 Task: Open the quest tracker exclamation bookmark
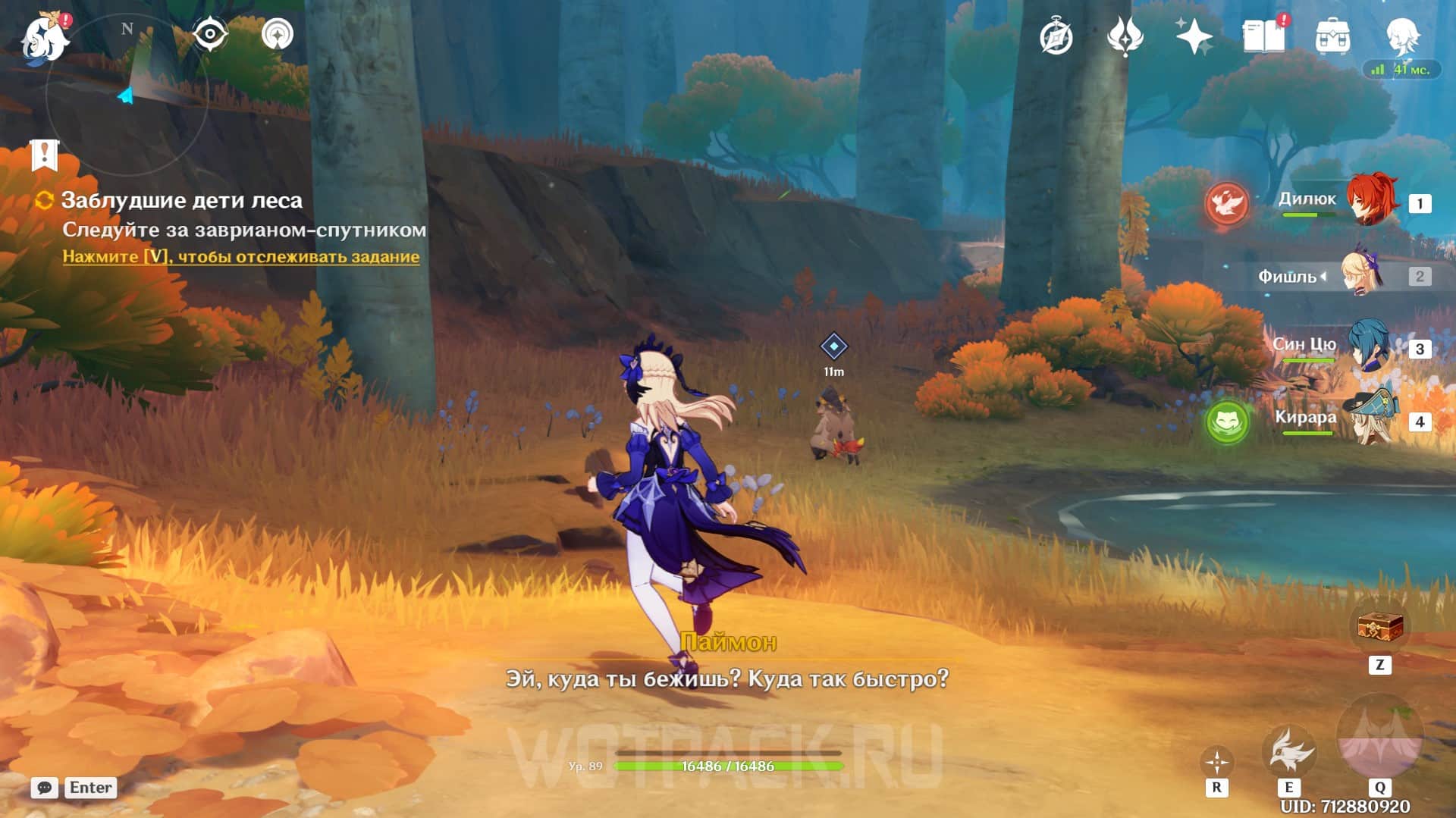coord(45,155)
